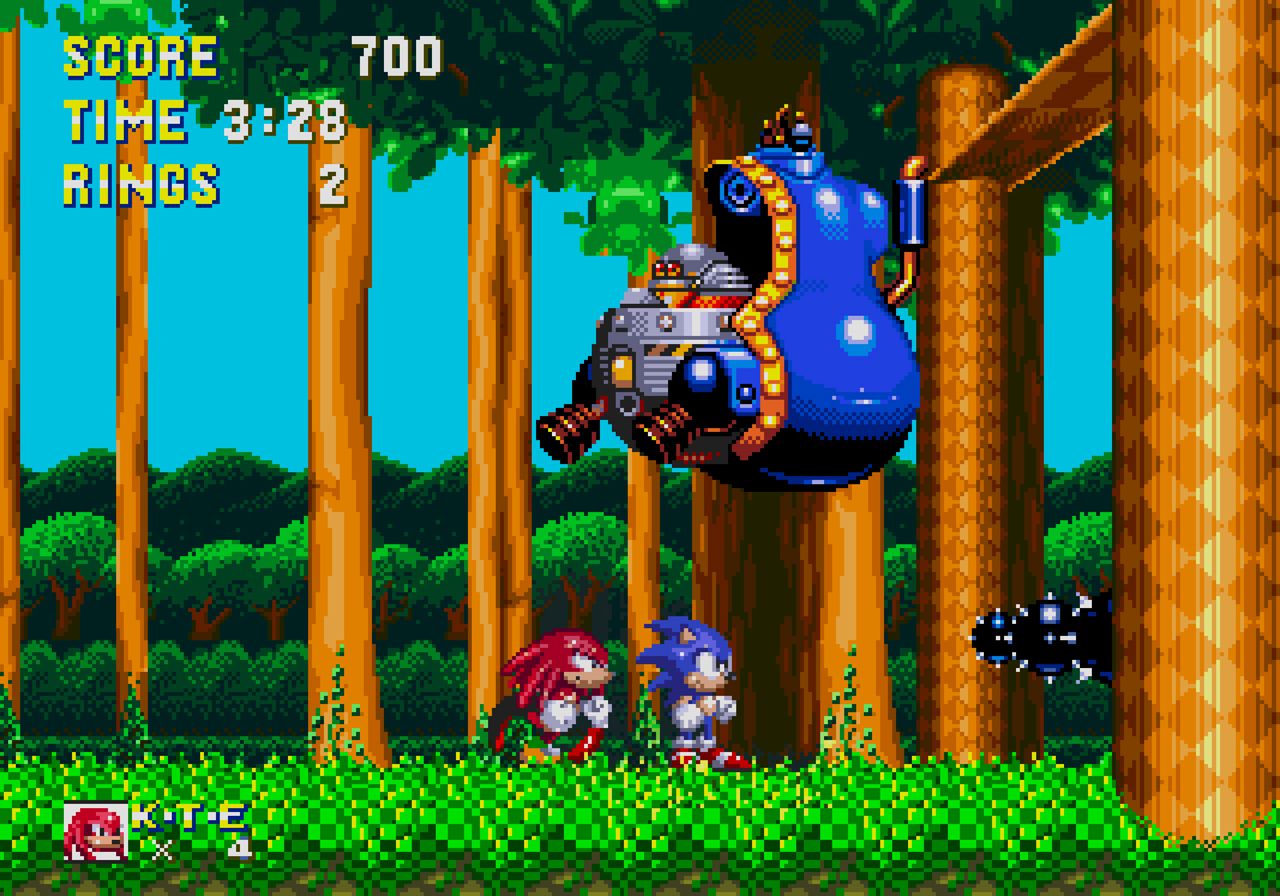Click Knuckles standing on the grass
Viewport: 1280px width, 896px height.
[x=560, y=690]
